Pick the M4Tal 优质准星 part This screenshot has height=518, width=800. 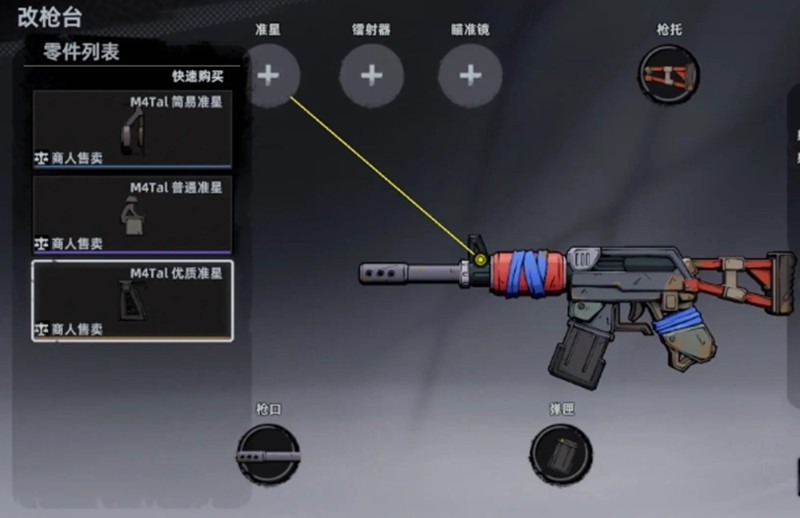(132, 299)
